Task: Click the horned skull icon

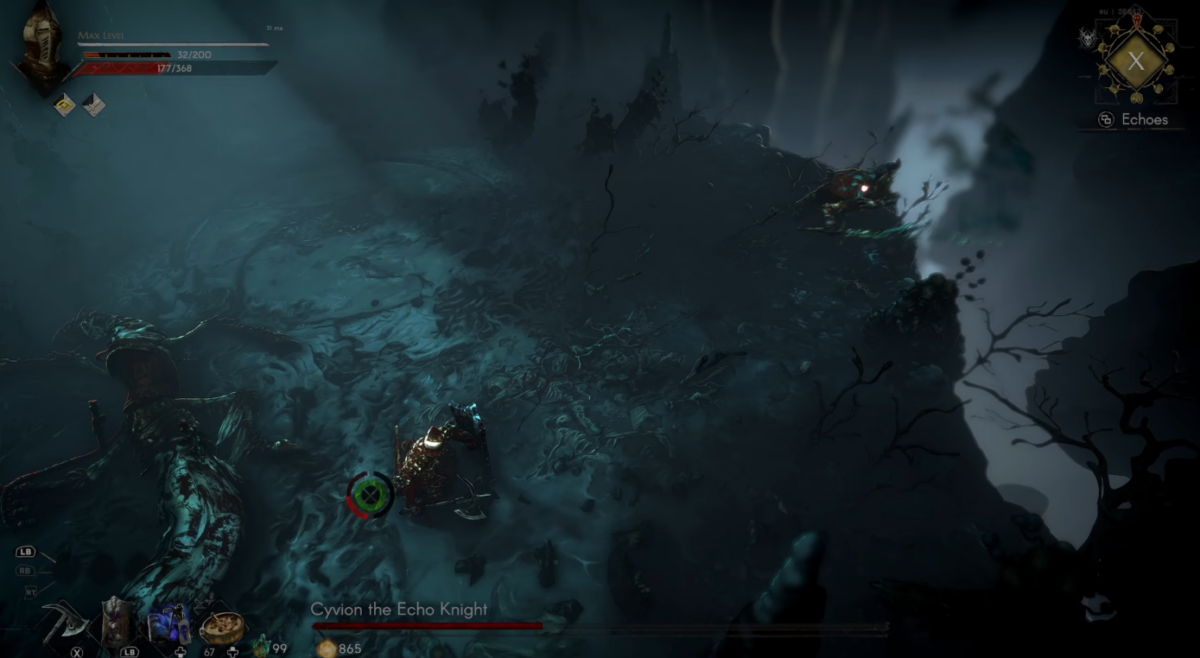Action: pyautogui.click(x=1087, y=39)
